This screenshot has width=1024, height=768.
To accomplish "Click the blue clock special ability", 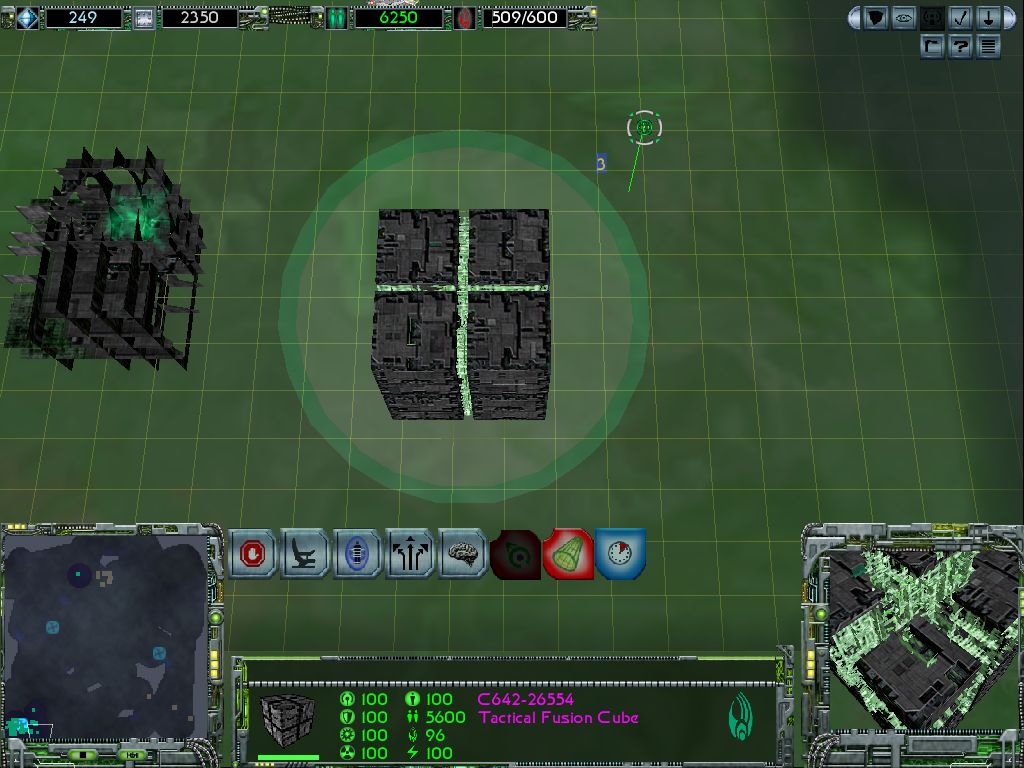I will [x=620, y=554].
